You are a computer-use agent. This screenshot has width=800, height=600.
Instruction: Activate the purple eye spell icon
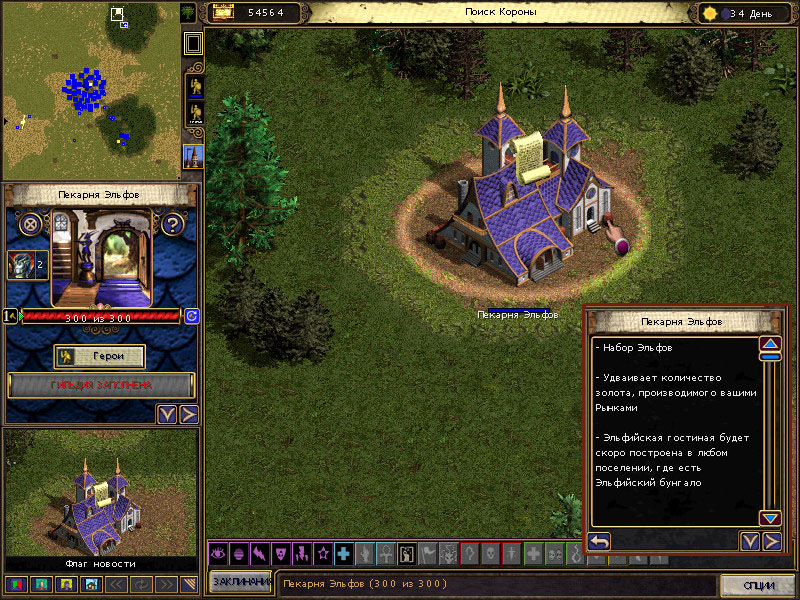point(217,553)
